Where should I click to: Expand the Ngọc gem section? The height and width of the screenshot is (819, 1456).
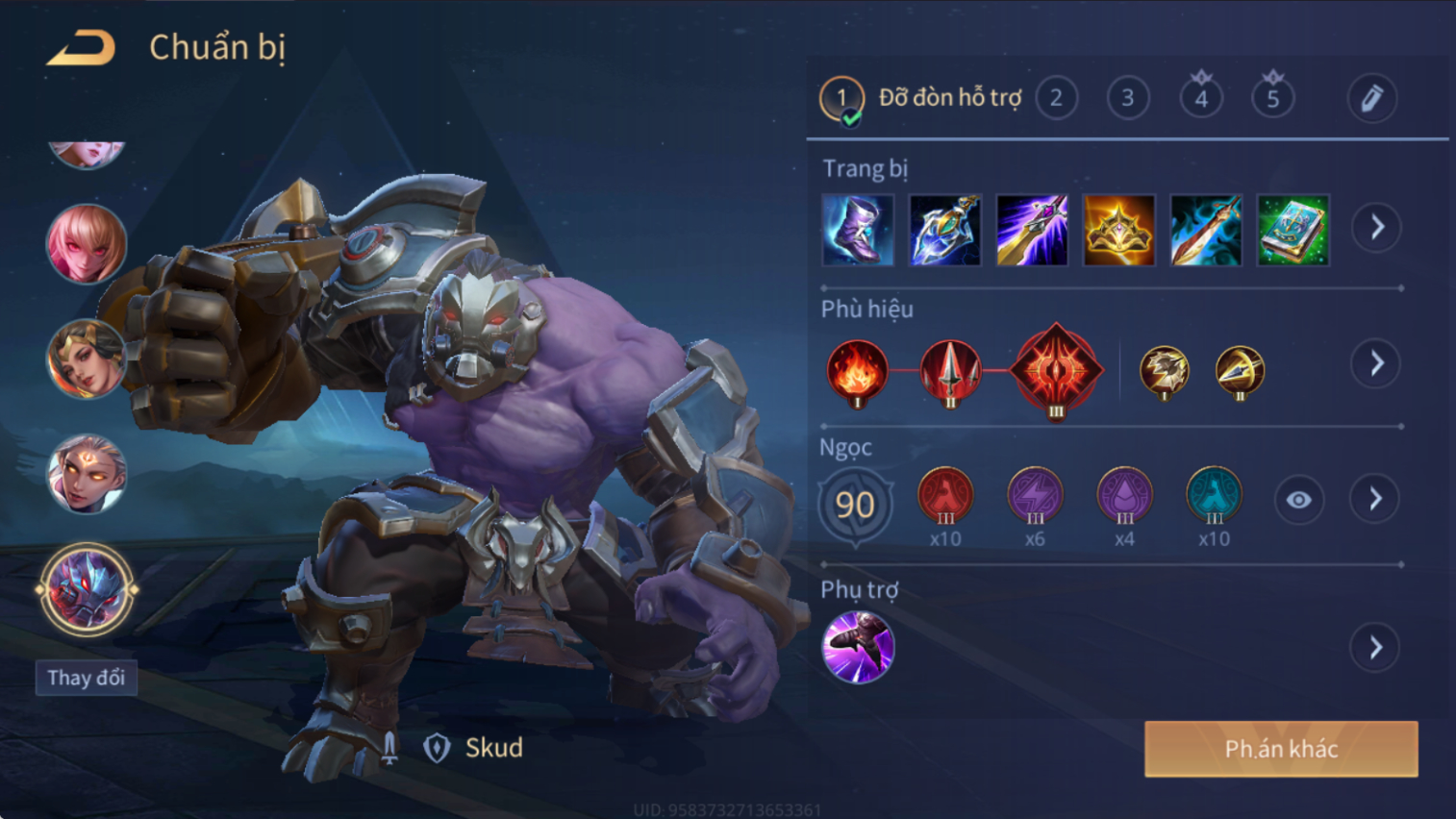1375,499
